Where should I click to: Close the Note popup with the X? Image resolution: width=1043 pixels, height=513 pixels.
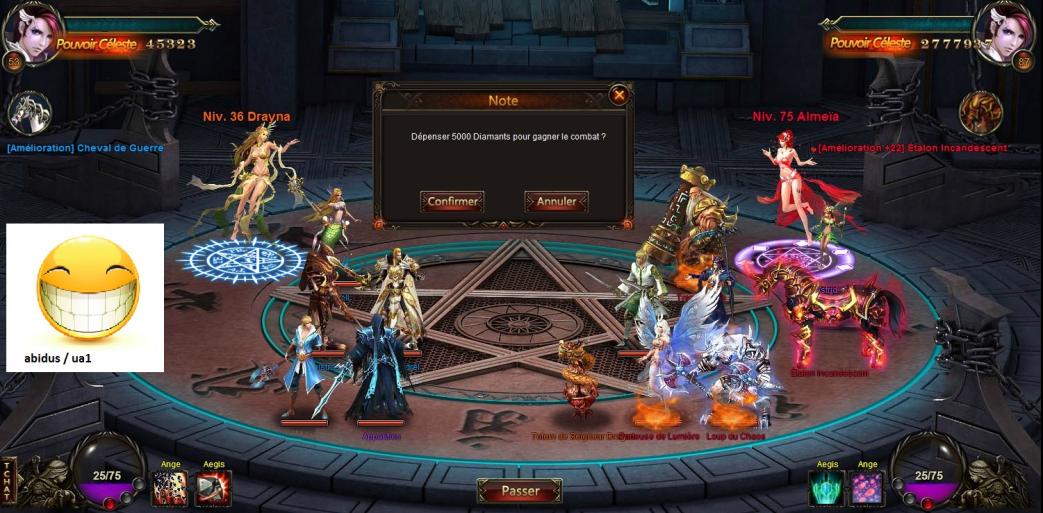619,95
